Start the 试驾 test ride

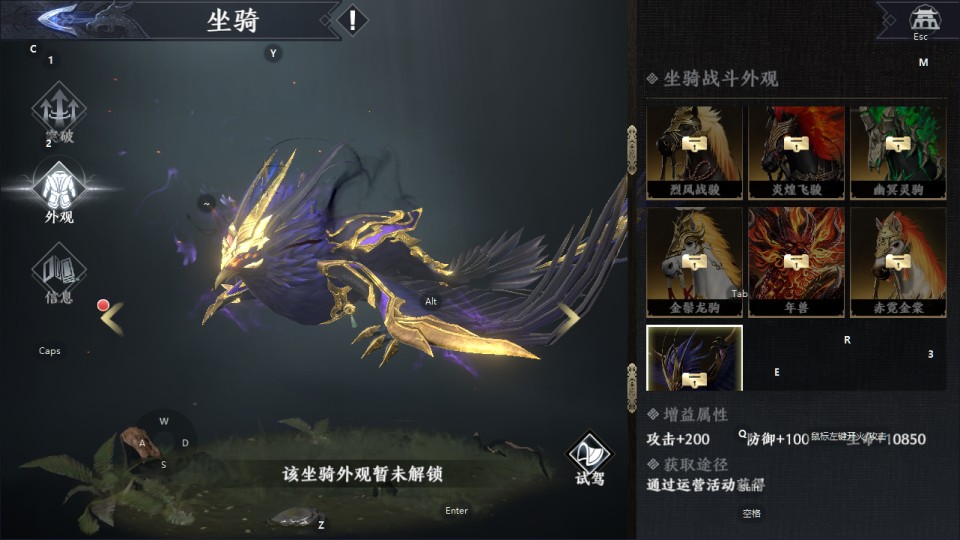(590, 458)
